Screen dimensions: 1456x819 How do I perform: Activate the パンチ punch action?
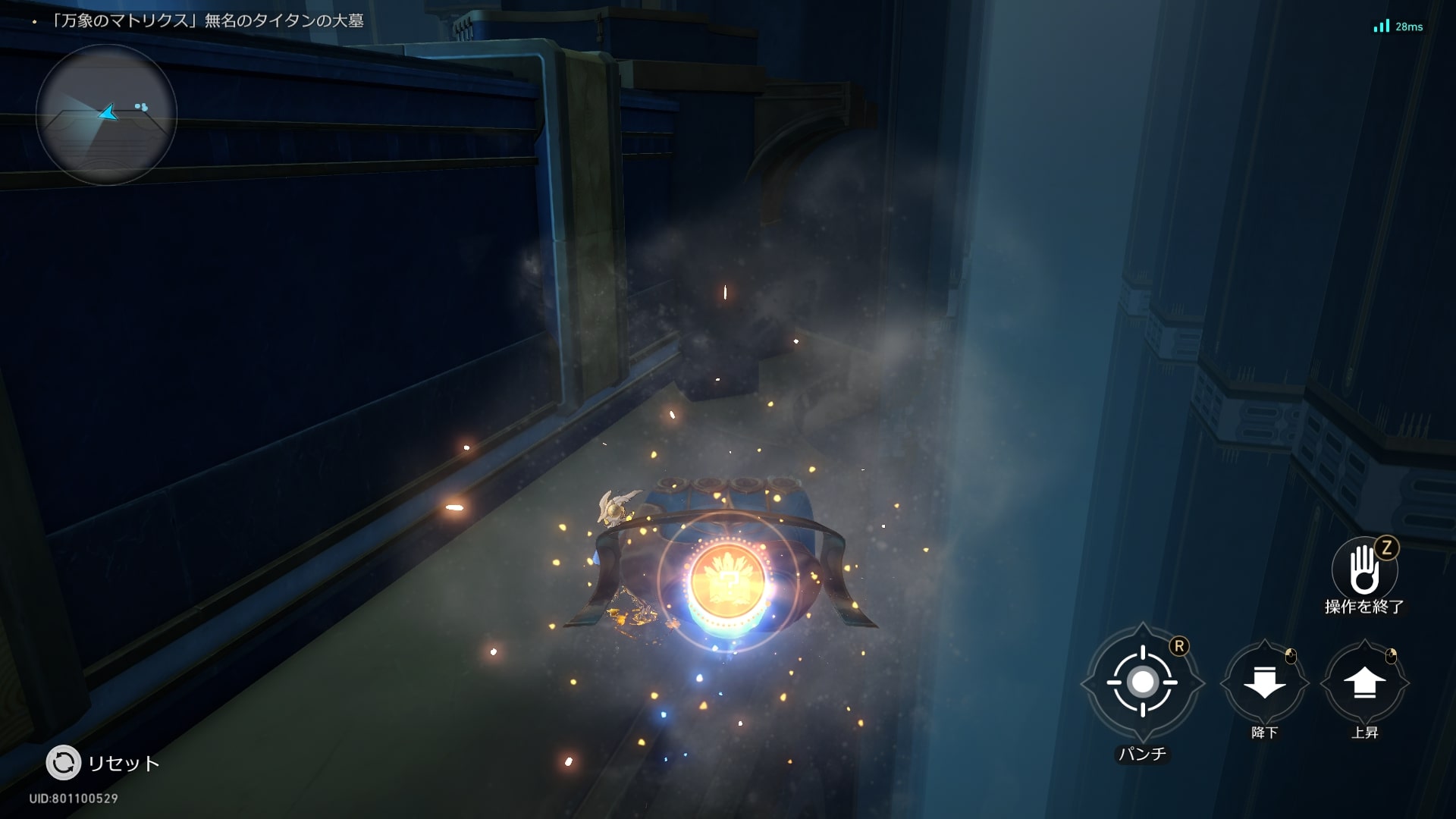coord(1142,682)
